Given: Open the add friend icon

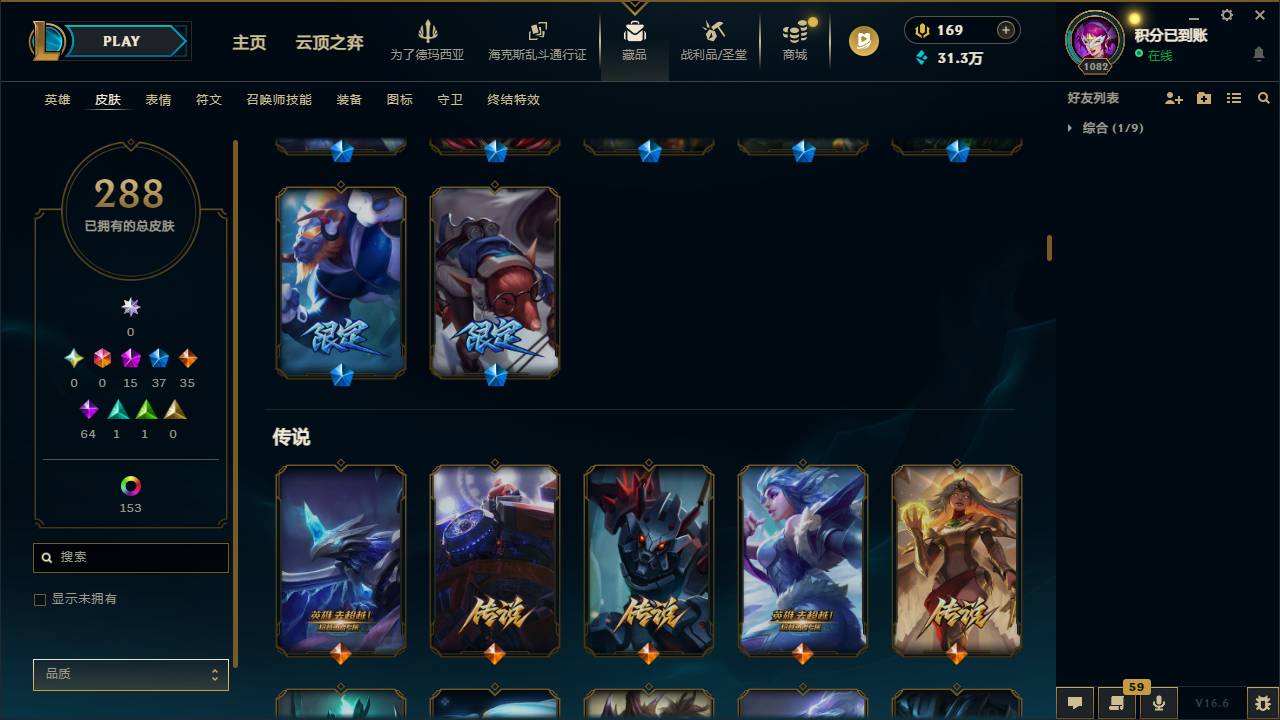Looking at the screenshot, I should click(x=1172, y=97).
